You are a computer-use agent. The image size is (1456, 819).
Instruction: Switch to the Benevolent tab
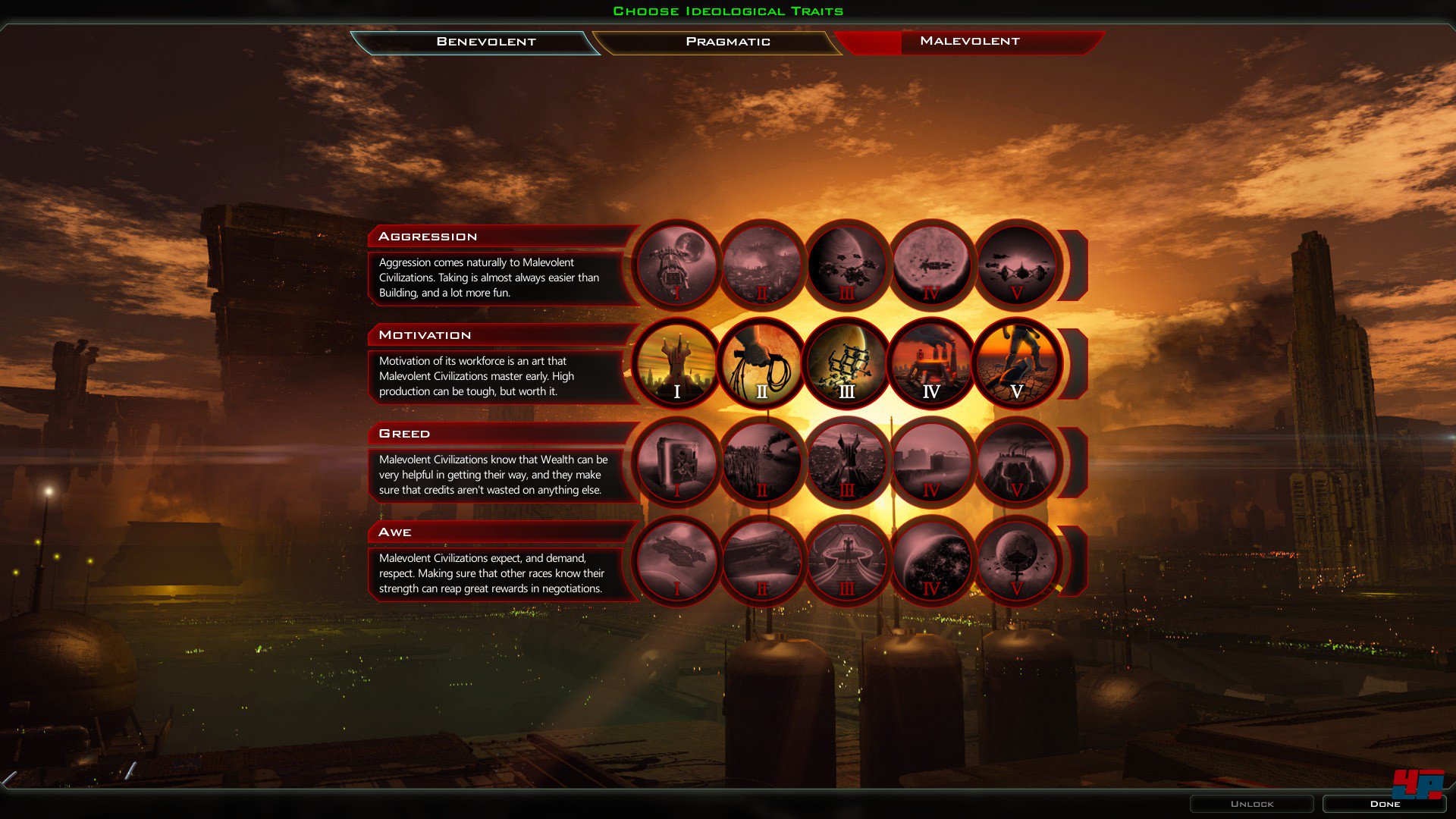(x=485, y=42)
